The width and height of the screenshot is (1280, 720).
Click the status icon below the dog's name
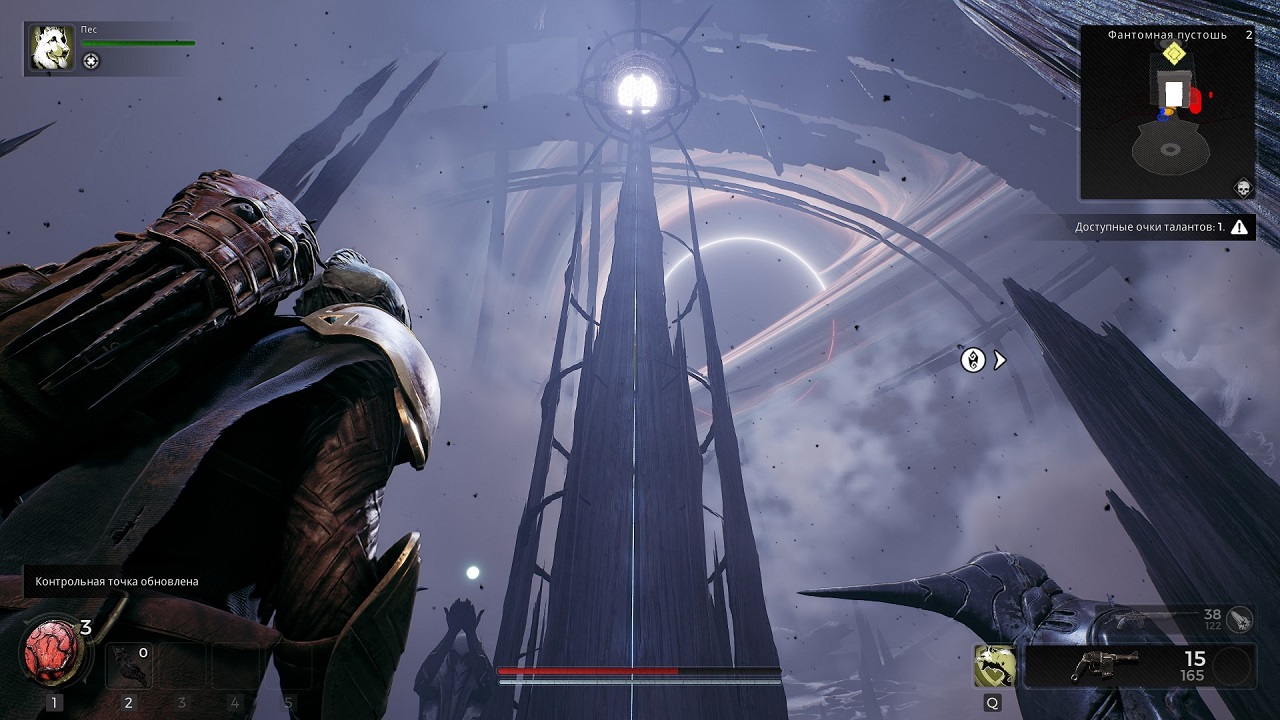pyautogui.click(x=91, y=62)
